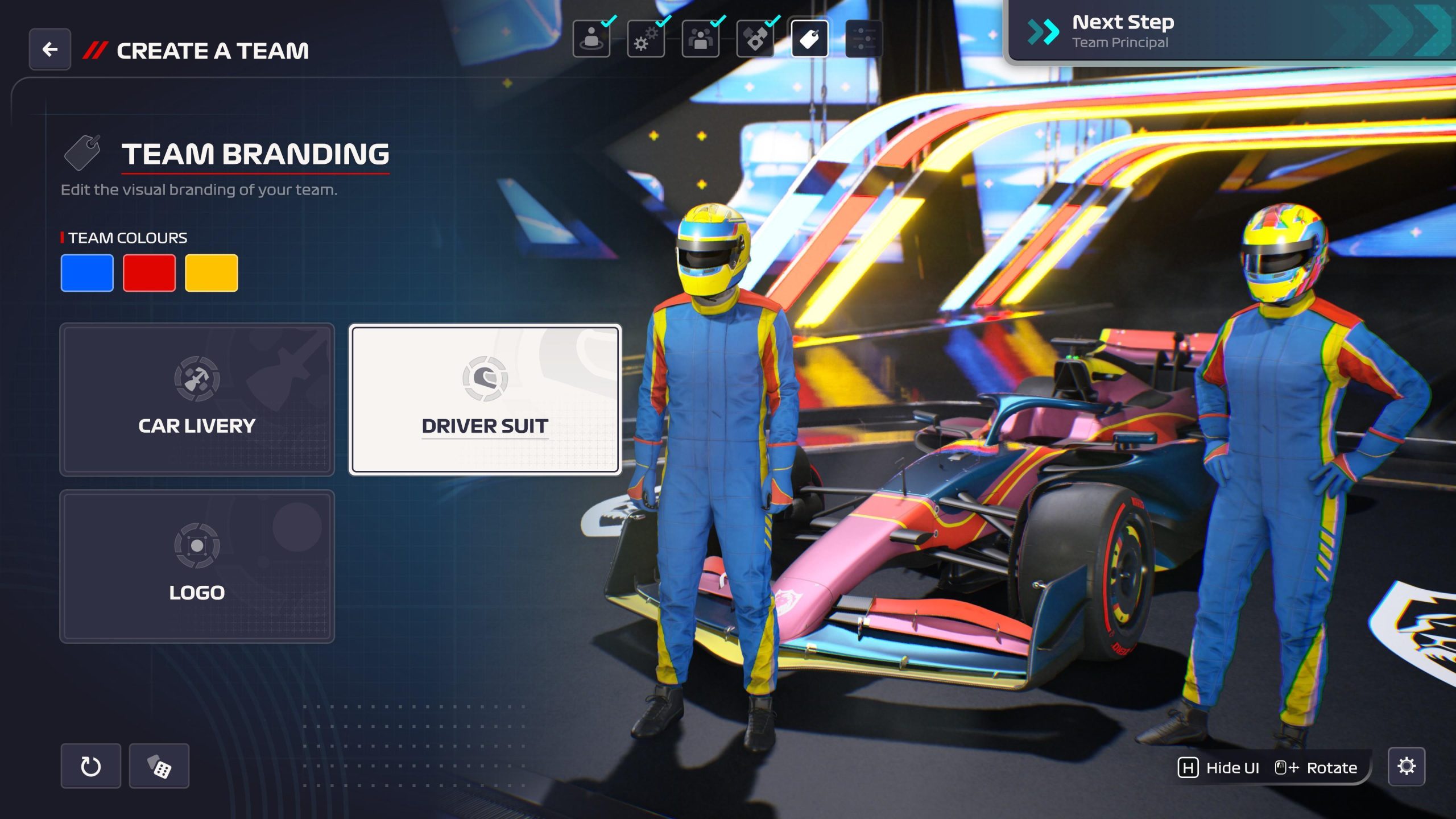Change the red team colour swatch
Image resolution: width=1456 pixels, height=819 pixels.
coord(149,273)
